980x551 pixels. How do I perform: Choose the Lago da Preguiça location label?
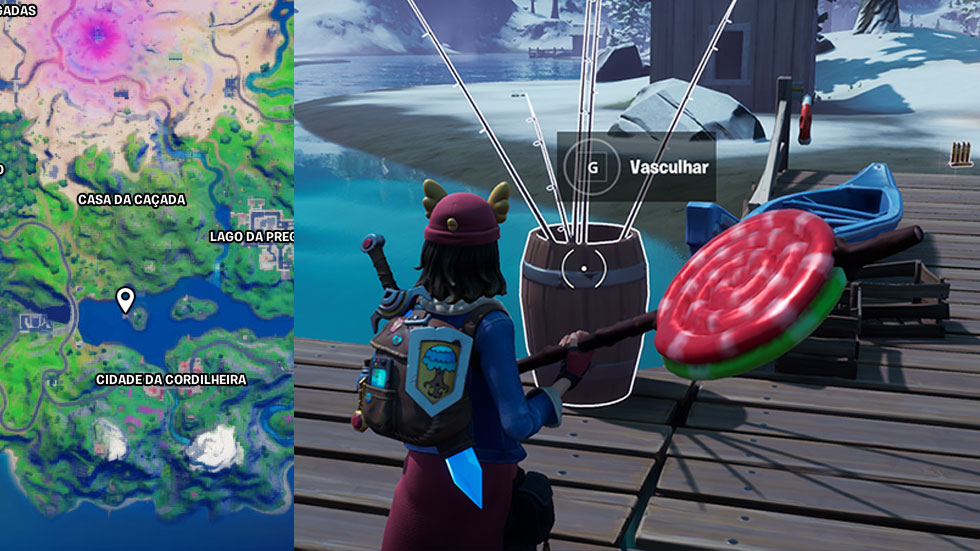coord(251,237)
